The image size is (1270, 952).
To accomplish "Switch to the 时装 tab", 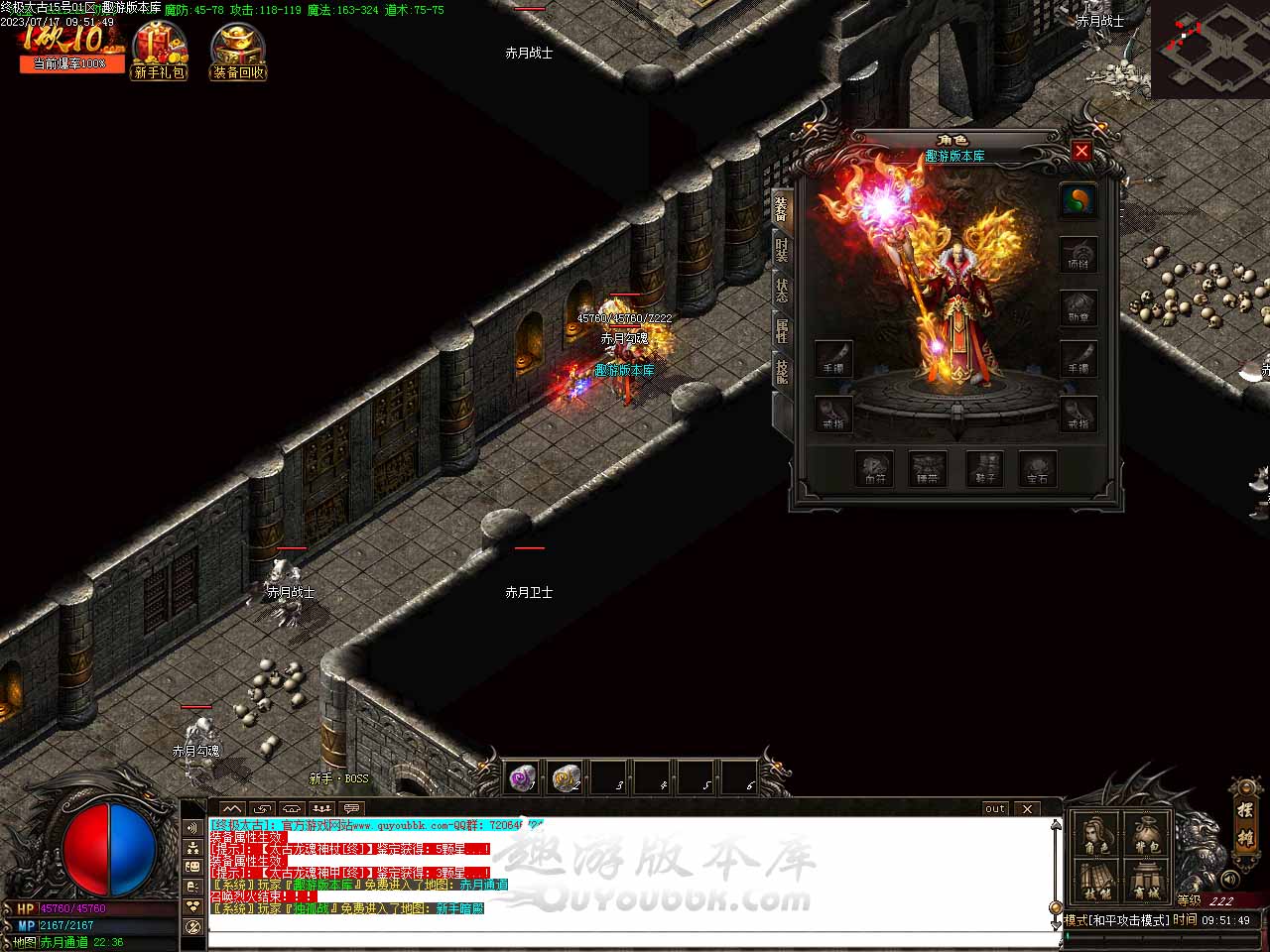I will point(782,250).
